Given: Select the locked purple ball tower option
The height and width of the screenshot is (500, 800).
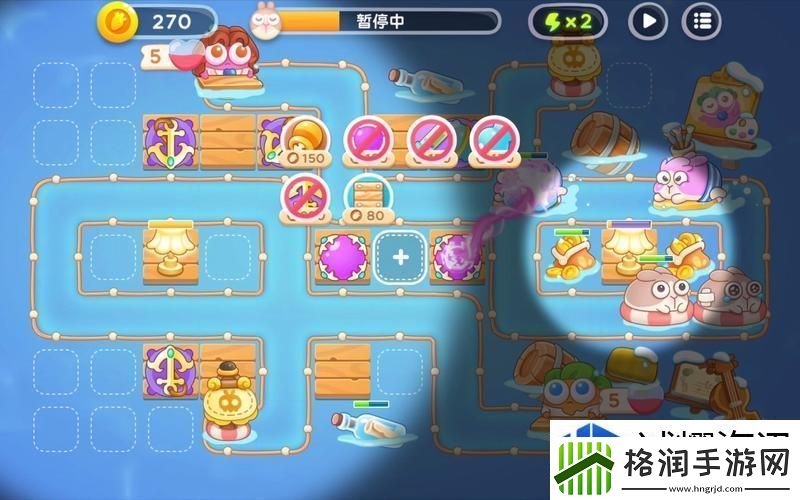Looking at the screenshot, I should click(365, 137).
